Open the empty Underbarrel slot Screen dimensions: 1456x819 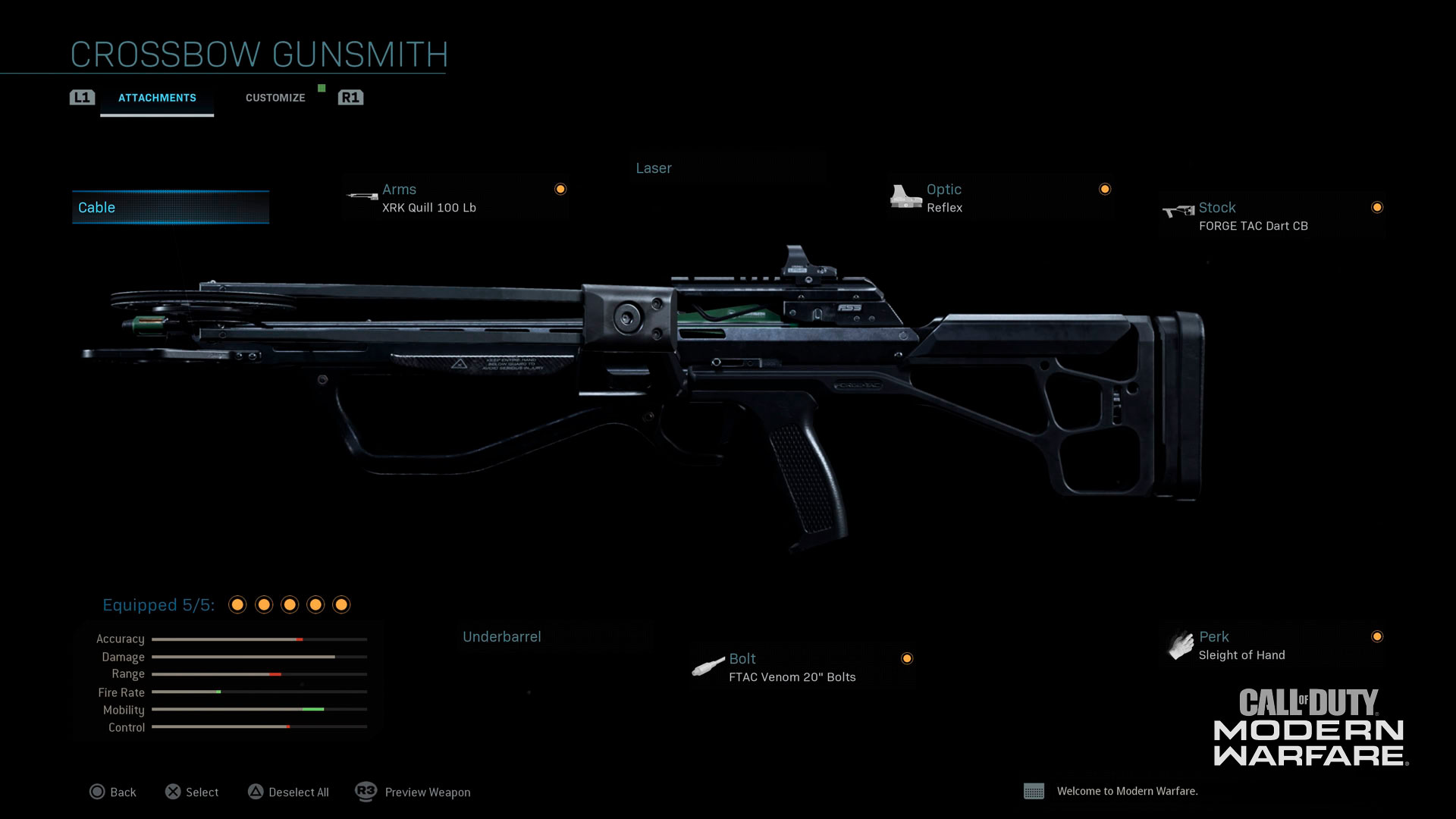click(x=555, y=637)
